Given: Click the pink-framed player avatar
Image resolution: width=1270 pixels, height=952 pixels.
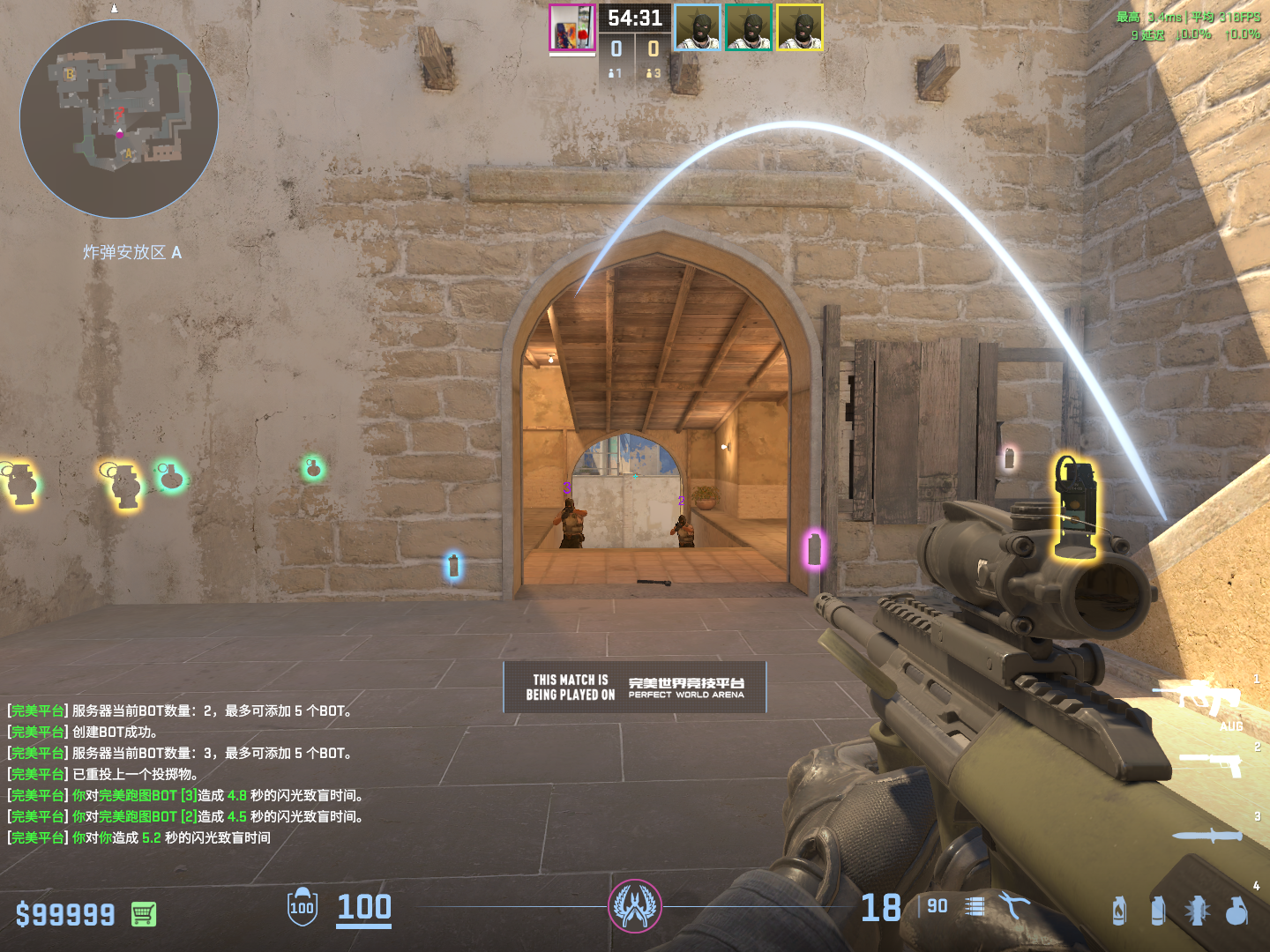Looking at the screenshot, I should pyautogui.click(x=572, y=27).
